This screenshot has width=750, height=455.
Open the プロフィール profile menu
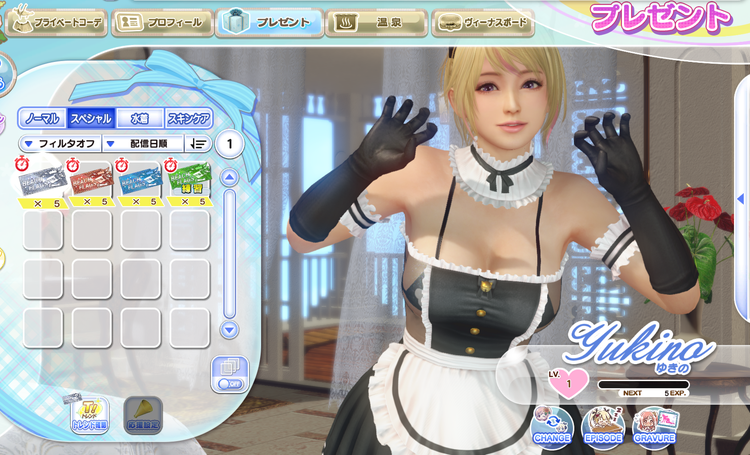click(x=161, y=22)
